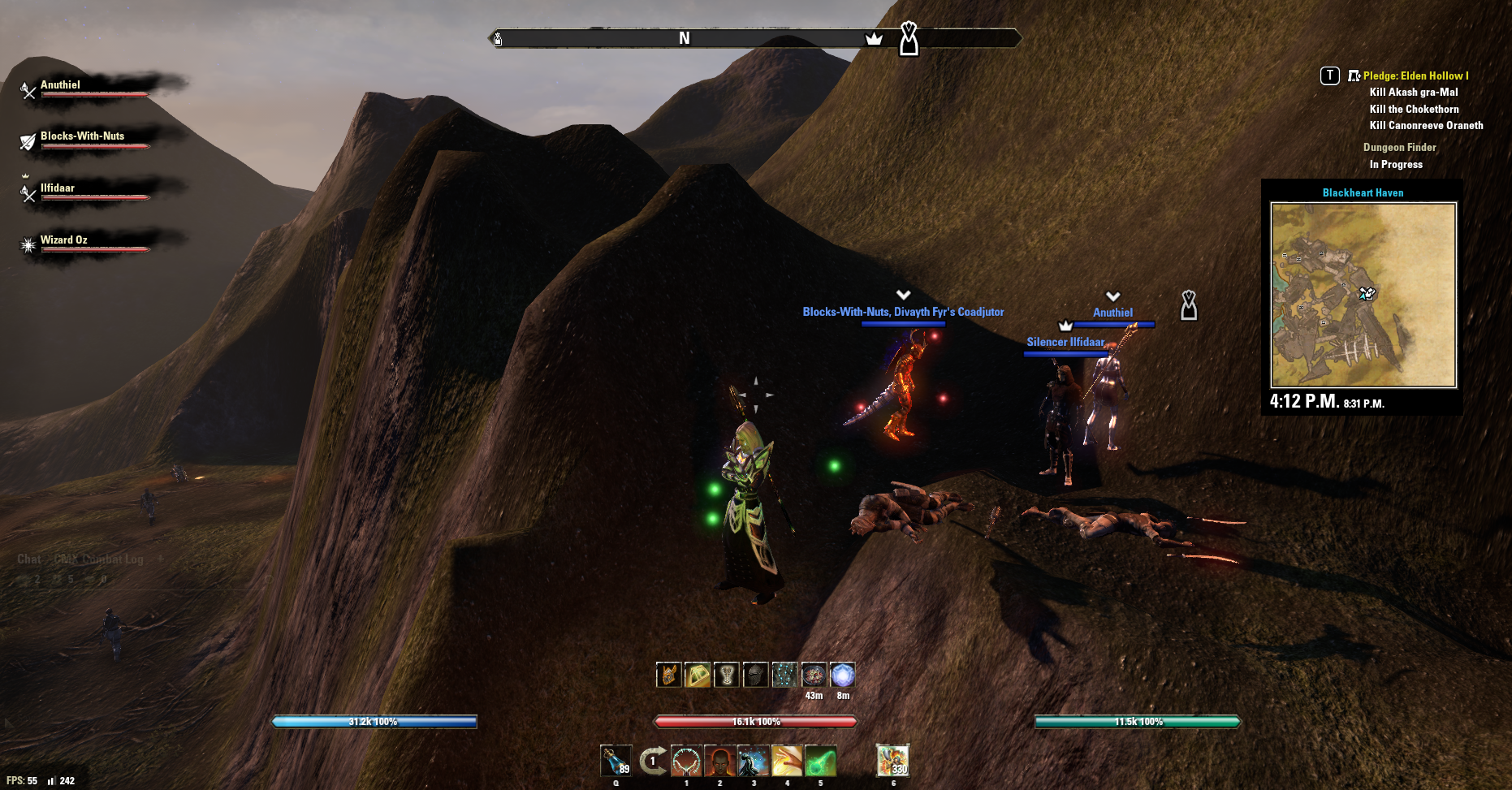Open the Blackheart Haven minimap
The image size is (1512, 790).
(1363, 295)
